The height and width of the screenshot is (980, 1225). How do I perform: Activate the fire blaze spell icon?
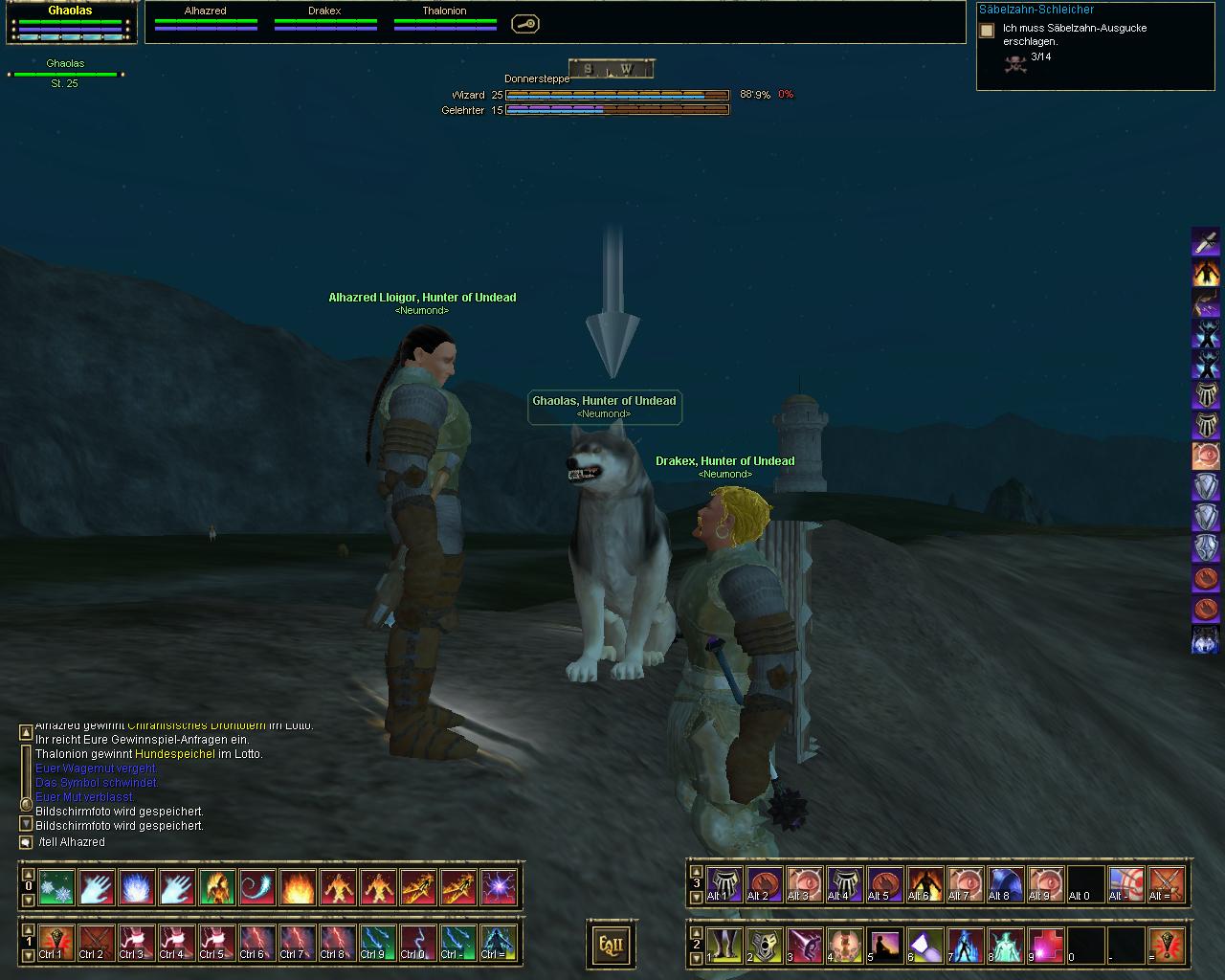click(x=298, y=887)
